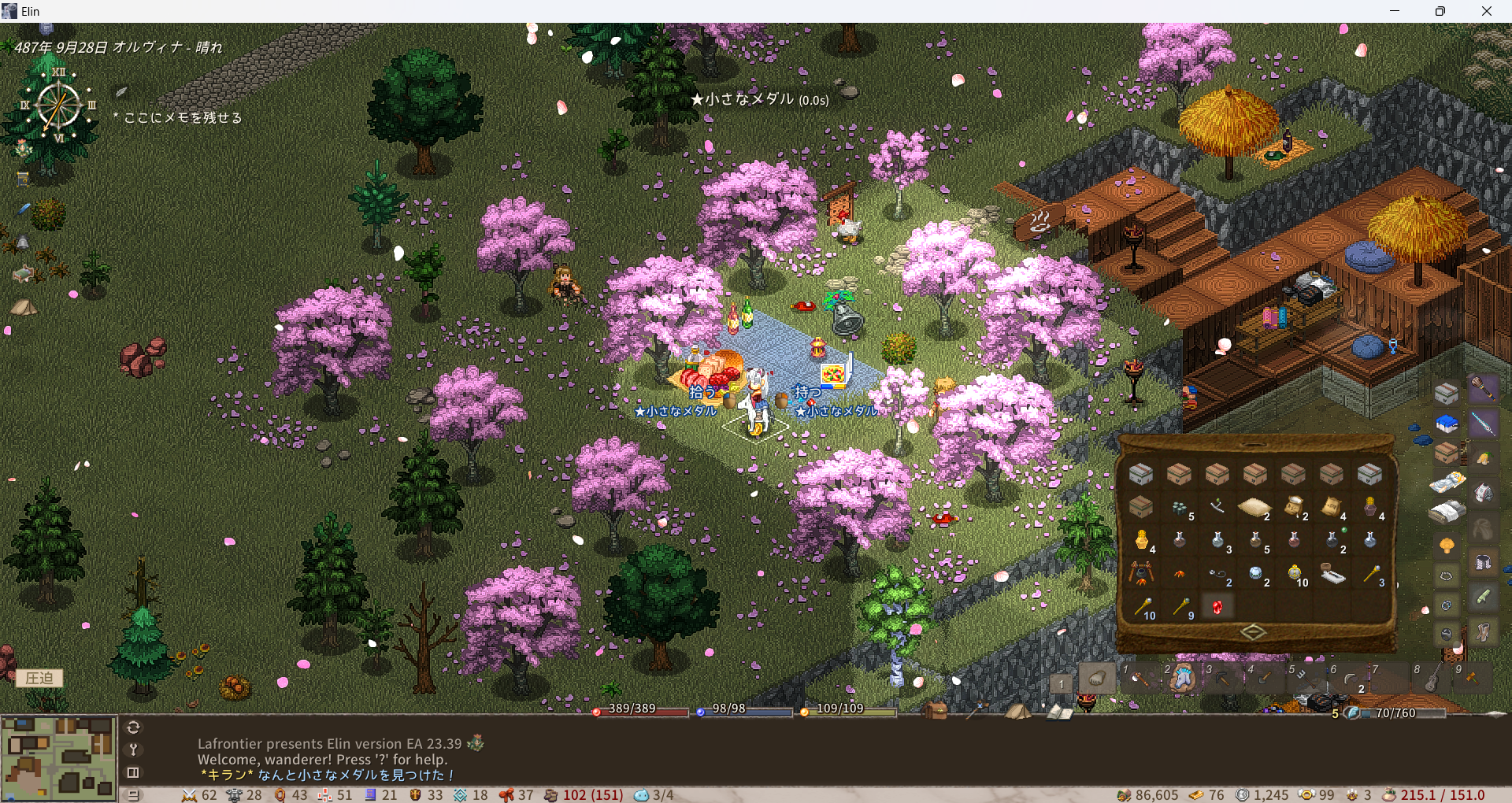Click the tent icon on the left sidebar

click(23, 307)
